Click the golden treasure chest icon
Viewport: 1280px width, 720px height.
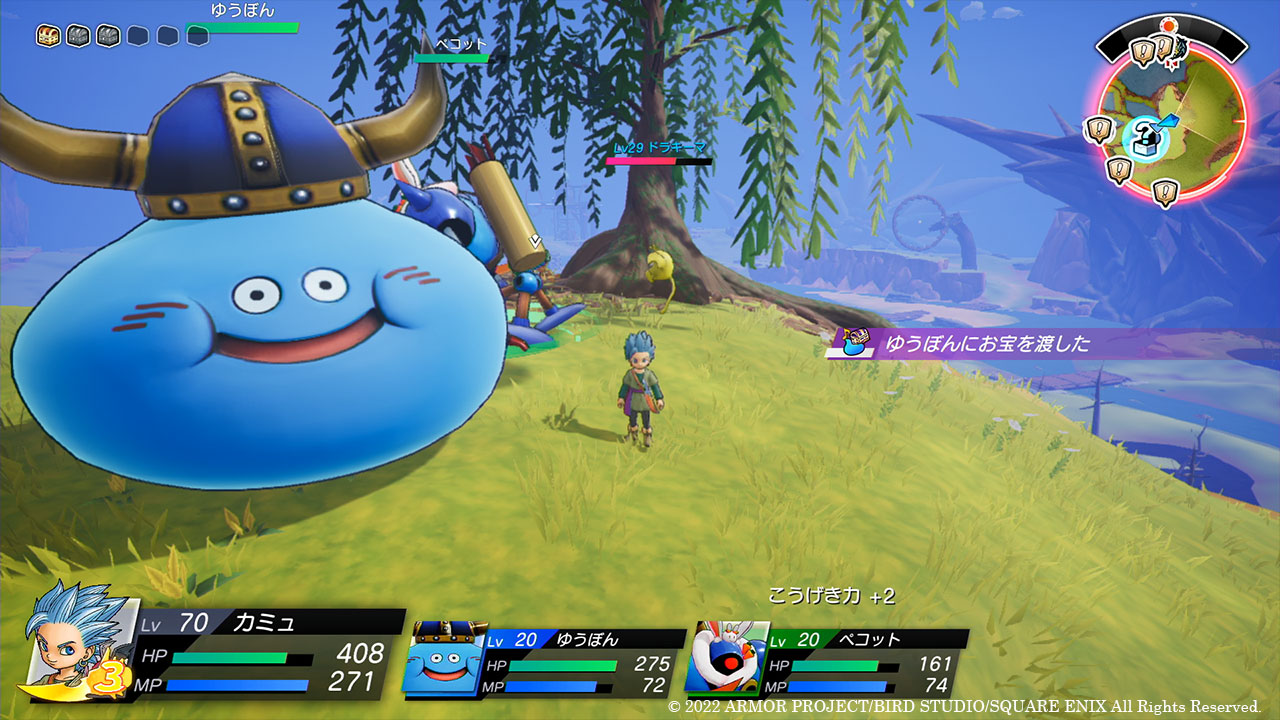coord(48,36)
